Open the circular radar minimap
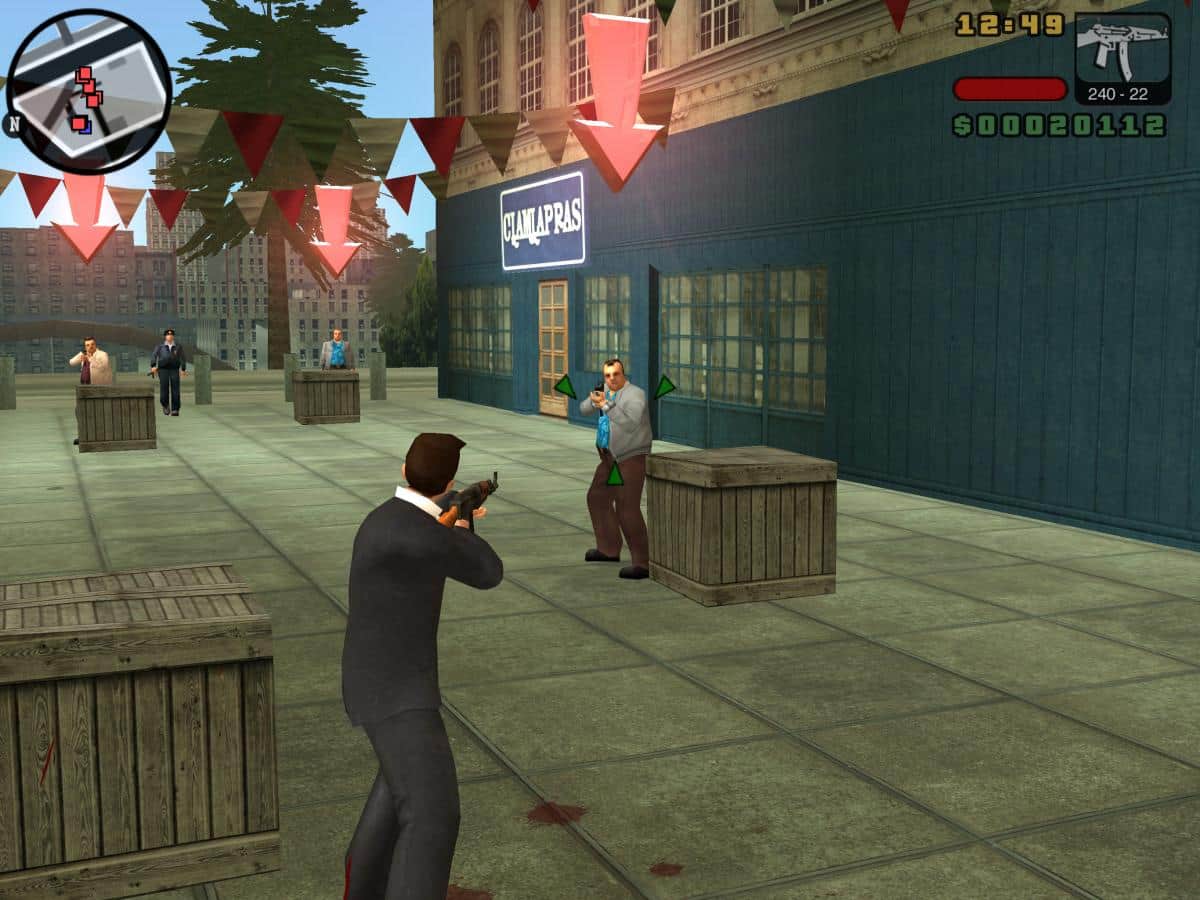This screenshot has width=1200, height=900. click(x=88, y=92)
